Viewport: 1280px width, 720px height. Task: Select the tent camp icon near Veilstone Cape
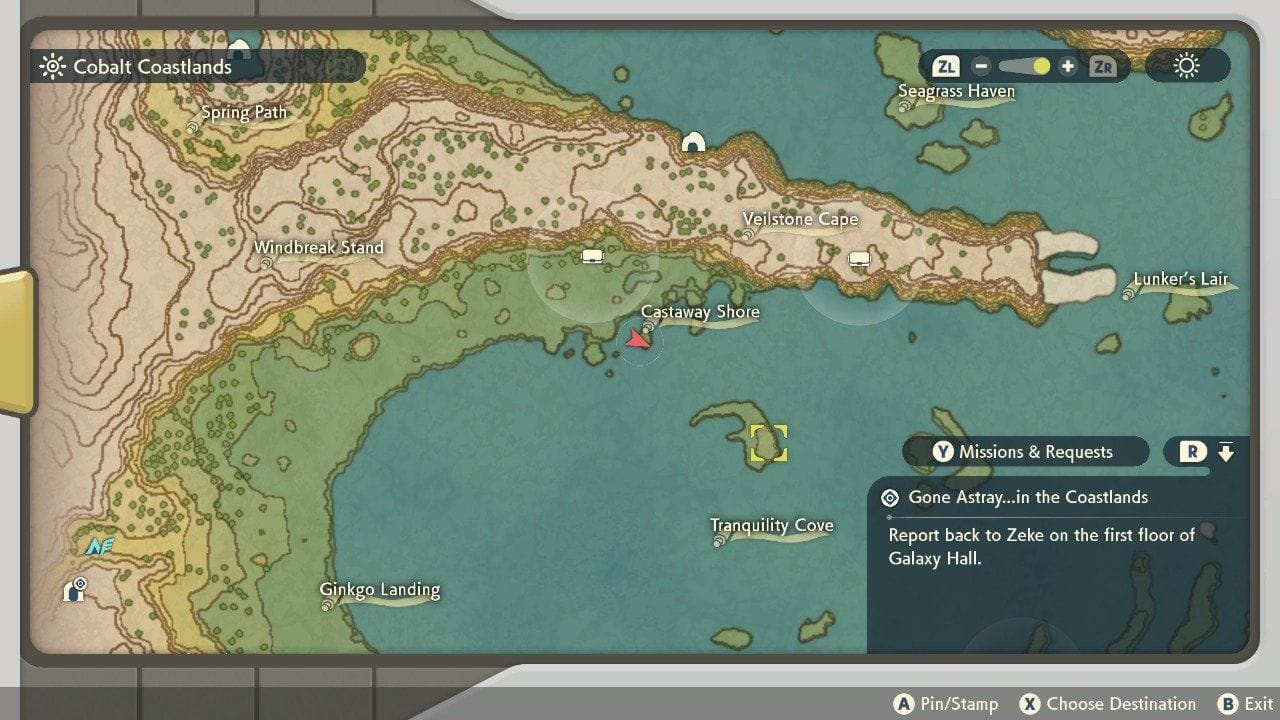click(x=861, y=258)
